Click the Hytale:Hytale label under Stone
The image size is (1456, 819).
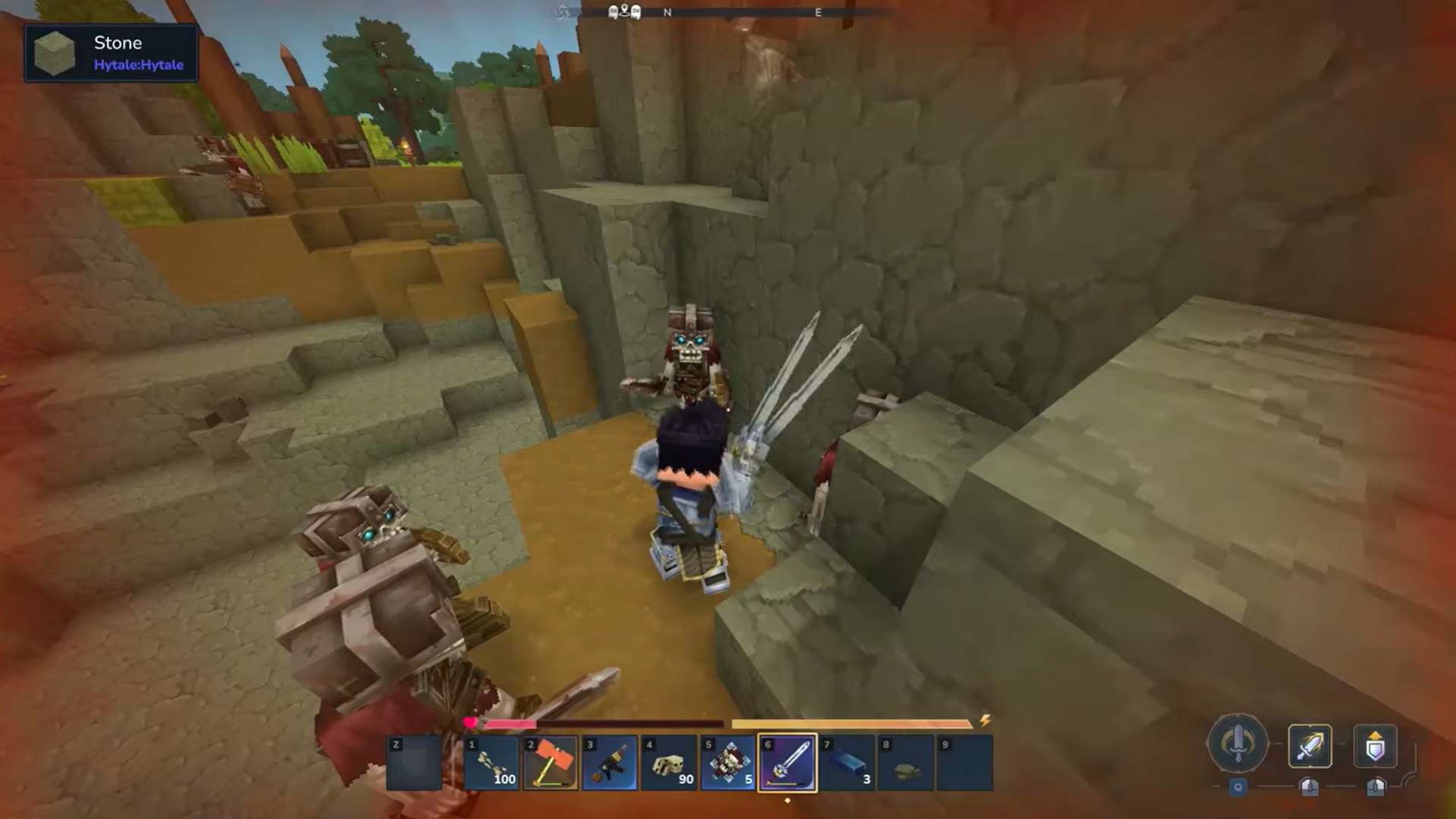coord(137,64)
